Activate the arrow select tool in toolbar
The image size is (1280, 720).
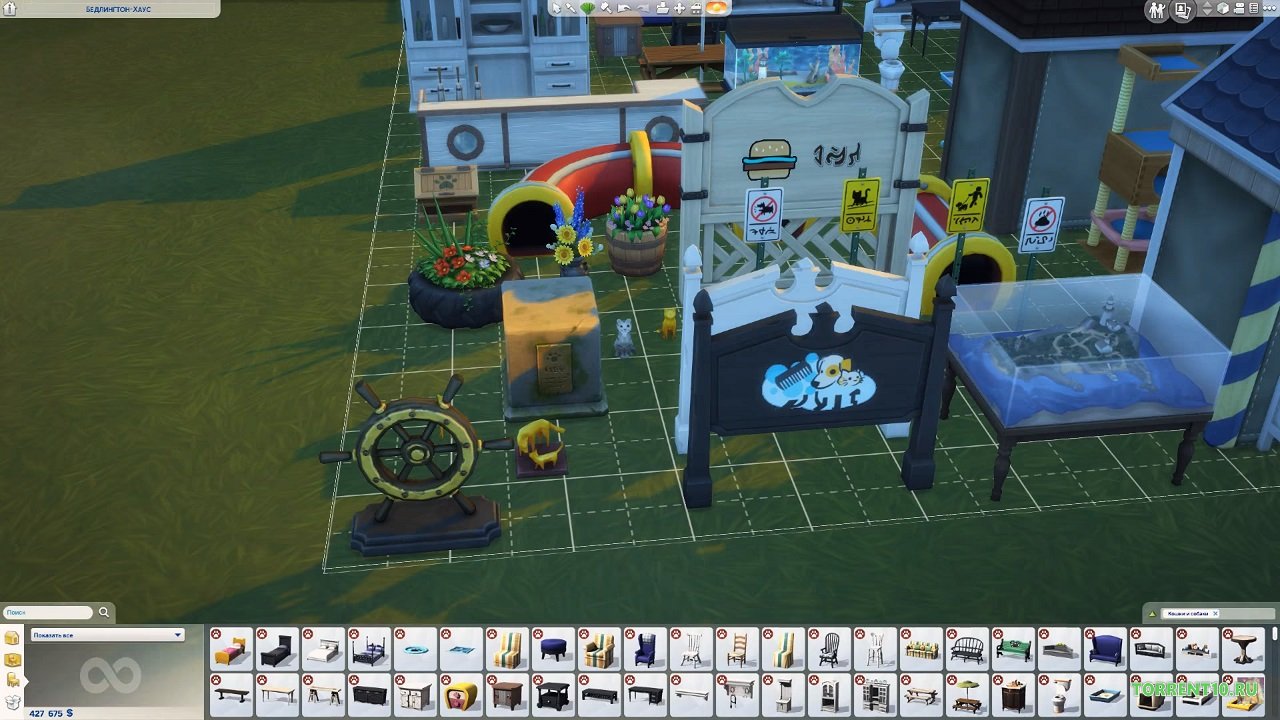click(x=557, y=8)
